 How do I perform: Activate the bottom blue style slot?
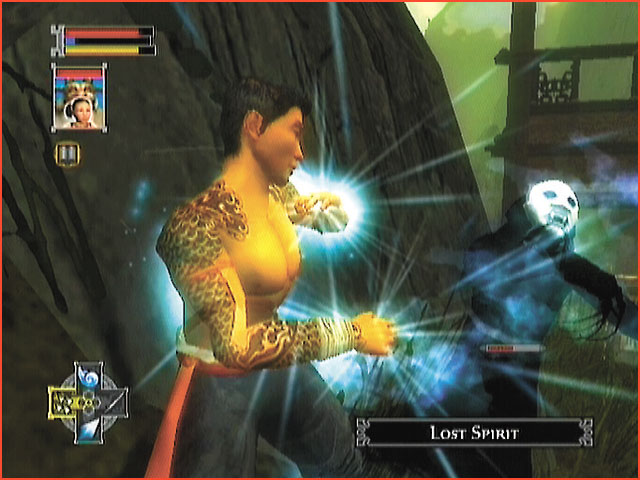[x=87, y=428]
